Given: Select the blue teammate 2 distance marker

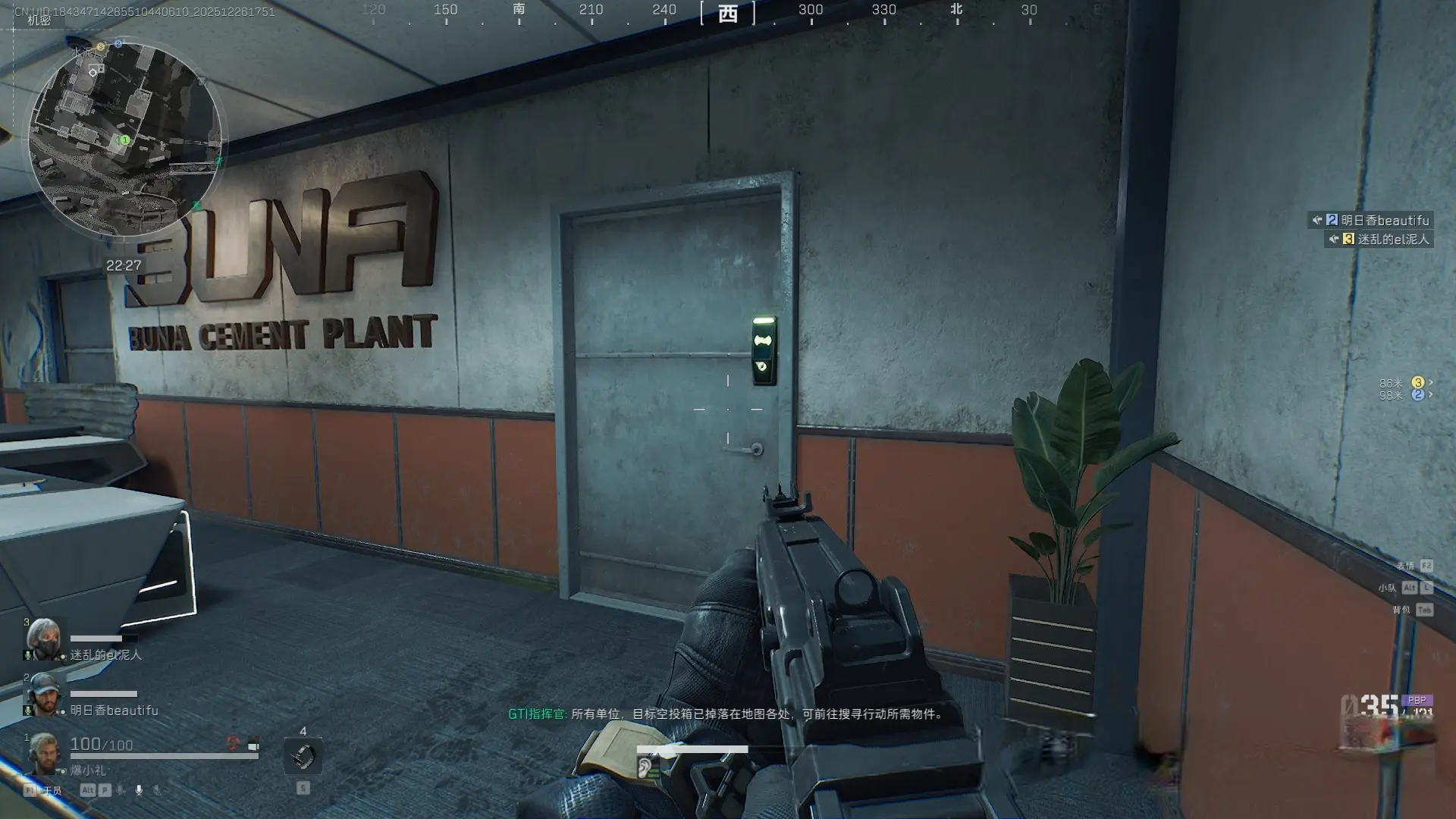Looking at the screenshot, I should tap(1417, 395).
